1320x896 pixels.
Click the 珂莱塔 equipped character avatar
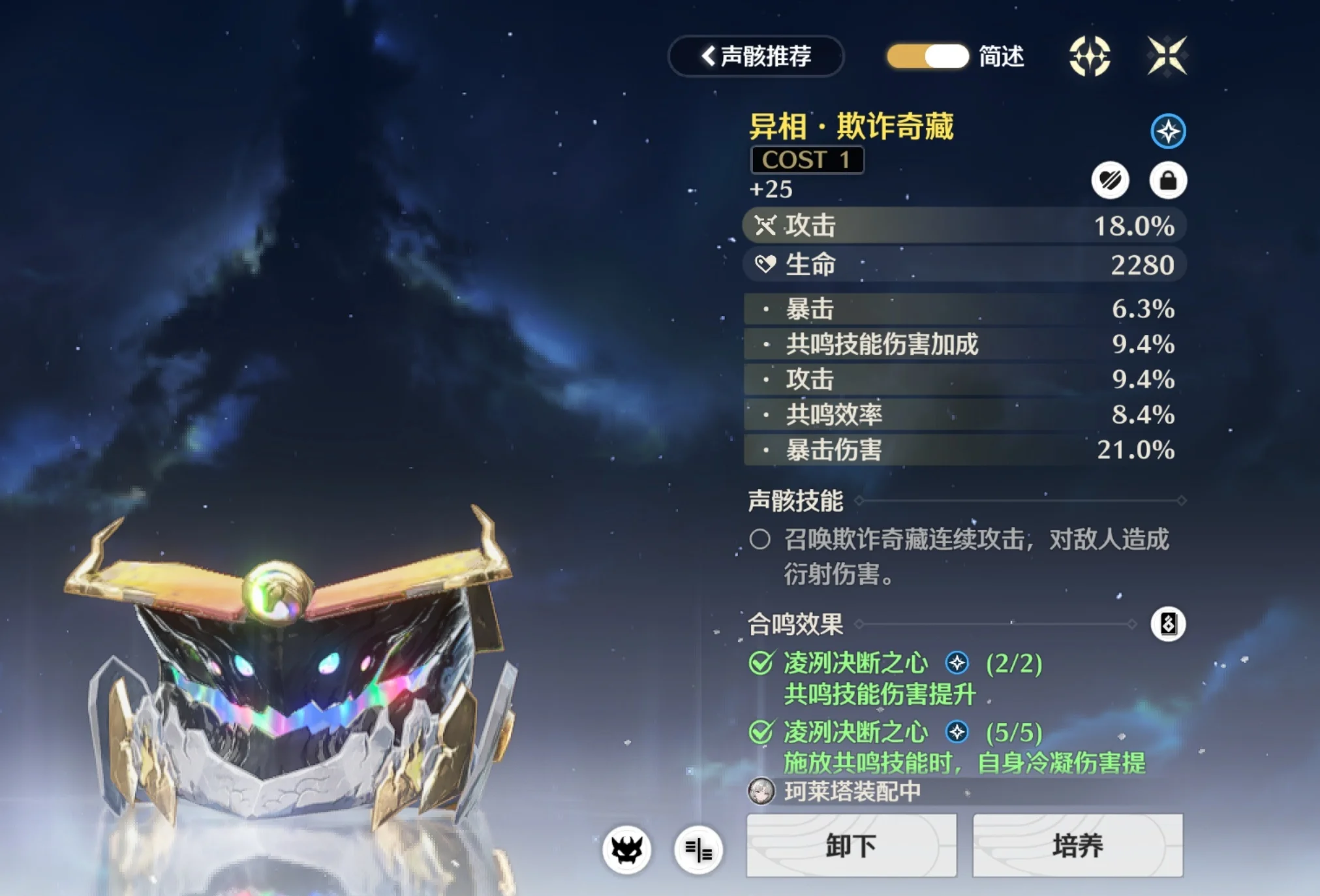[x=761, y=792]
